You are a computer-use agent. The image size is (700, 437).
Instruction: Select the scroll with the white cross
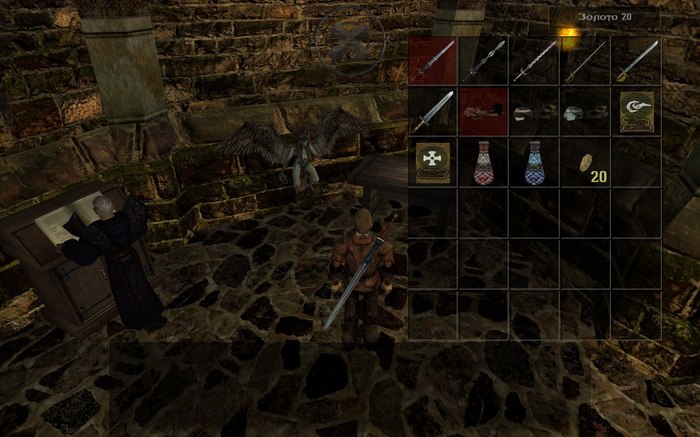(433, 162)
